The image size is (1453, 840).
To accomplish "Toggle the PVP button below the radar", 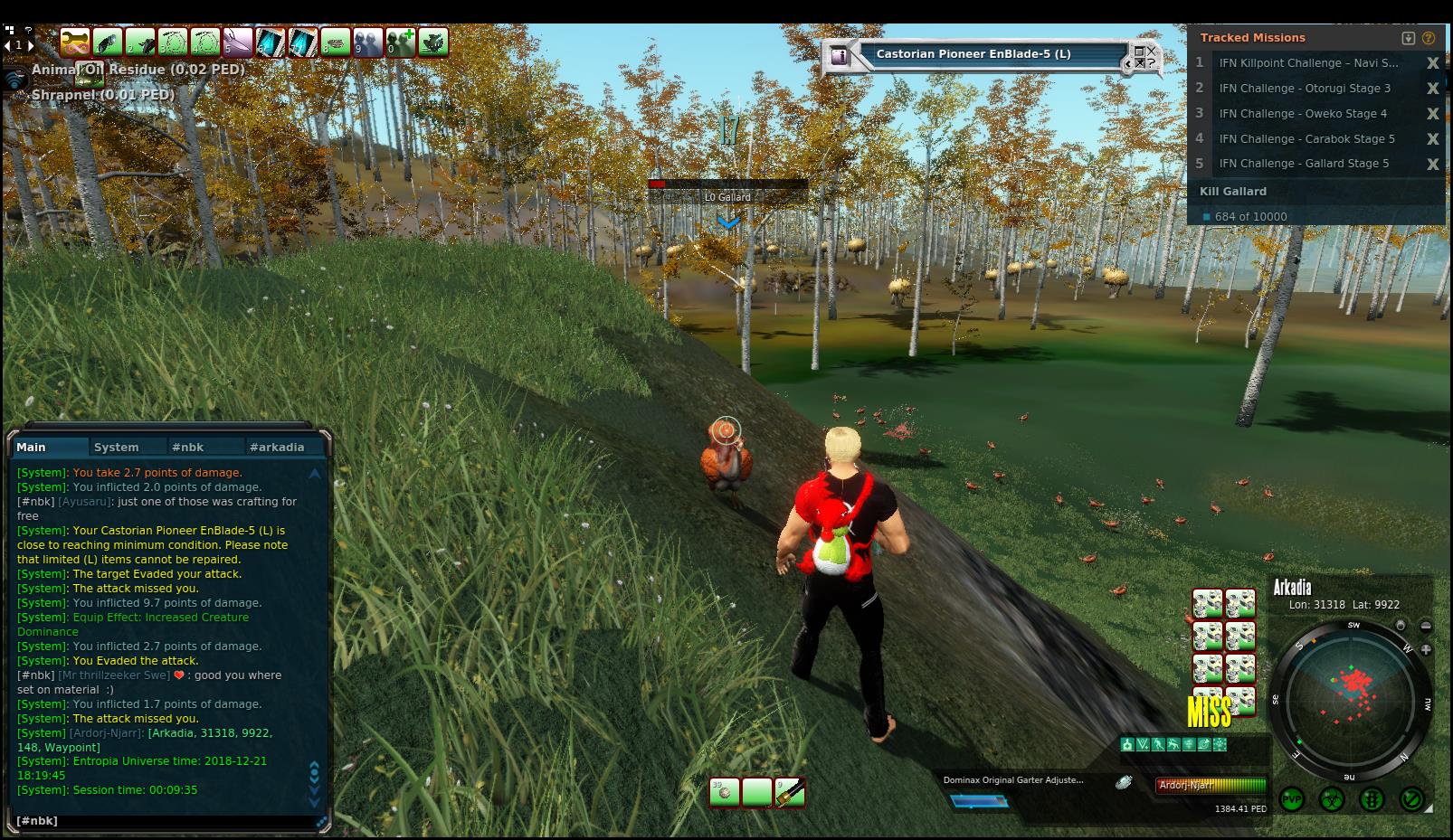I will [1292, 800].
